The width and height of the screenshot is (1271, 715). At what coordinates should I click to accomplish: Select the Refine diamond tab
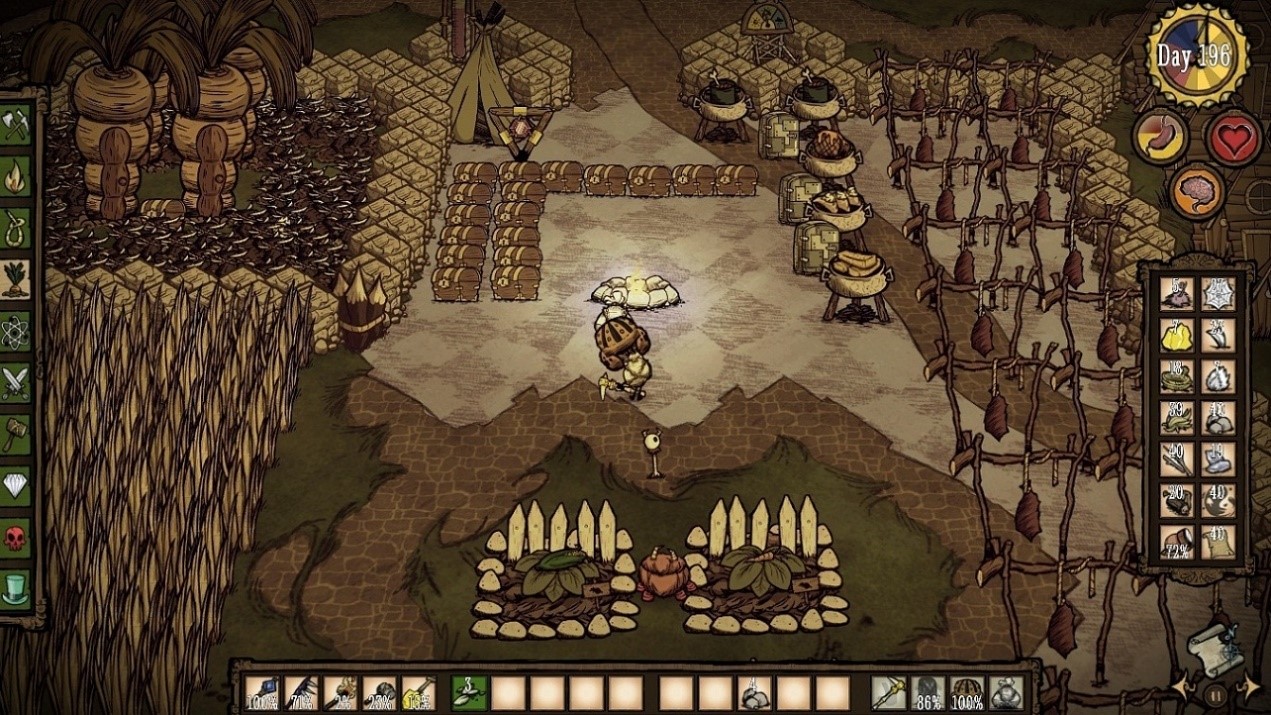click(x=16, y=486)
